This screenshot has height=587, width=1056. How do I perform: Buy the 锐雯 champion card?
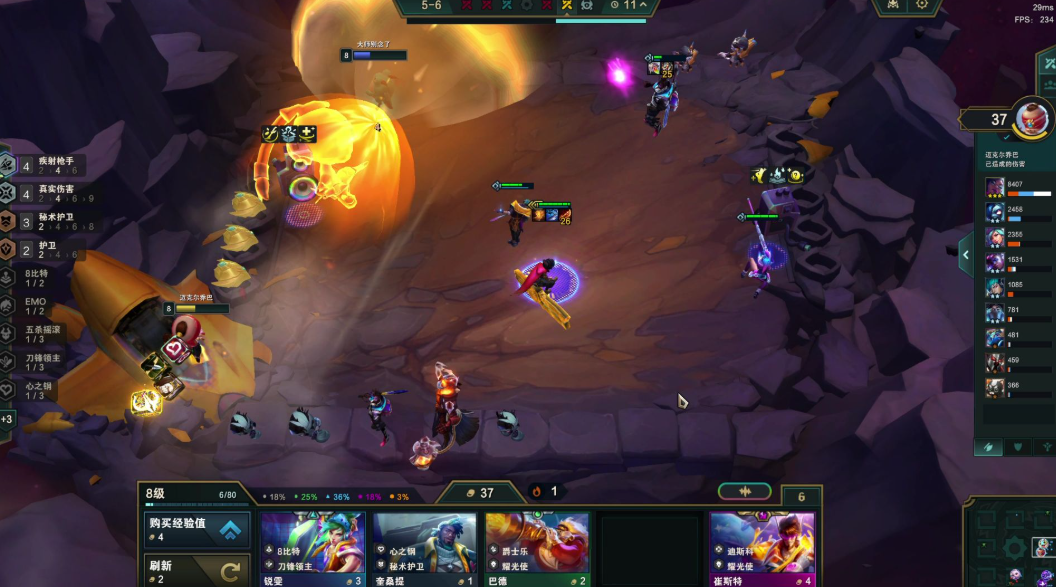(x=312, y=549)
